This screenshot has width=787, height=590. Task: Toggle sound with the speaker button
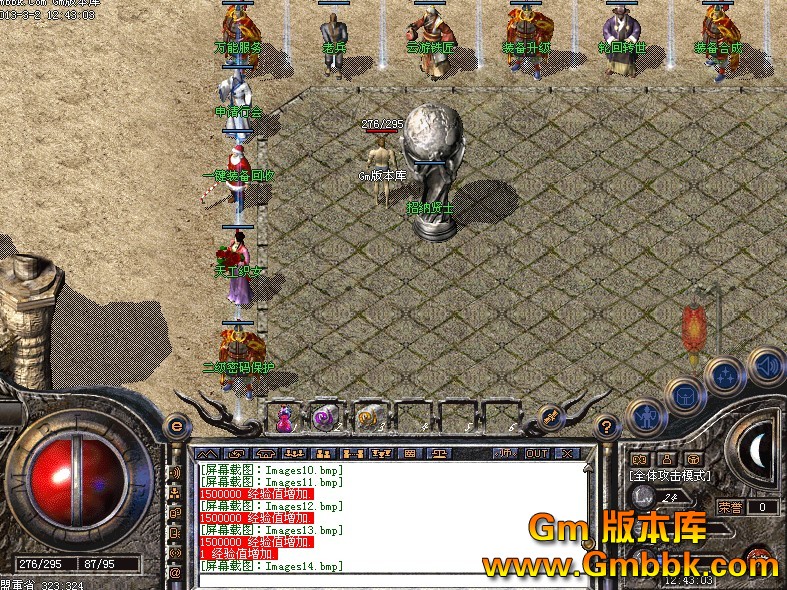[765, 365]
